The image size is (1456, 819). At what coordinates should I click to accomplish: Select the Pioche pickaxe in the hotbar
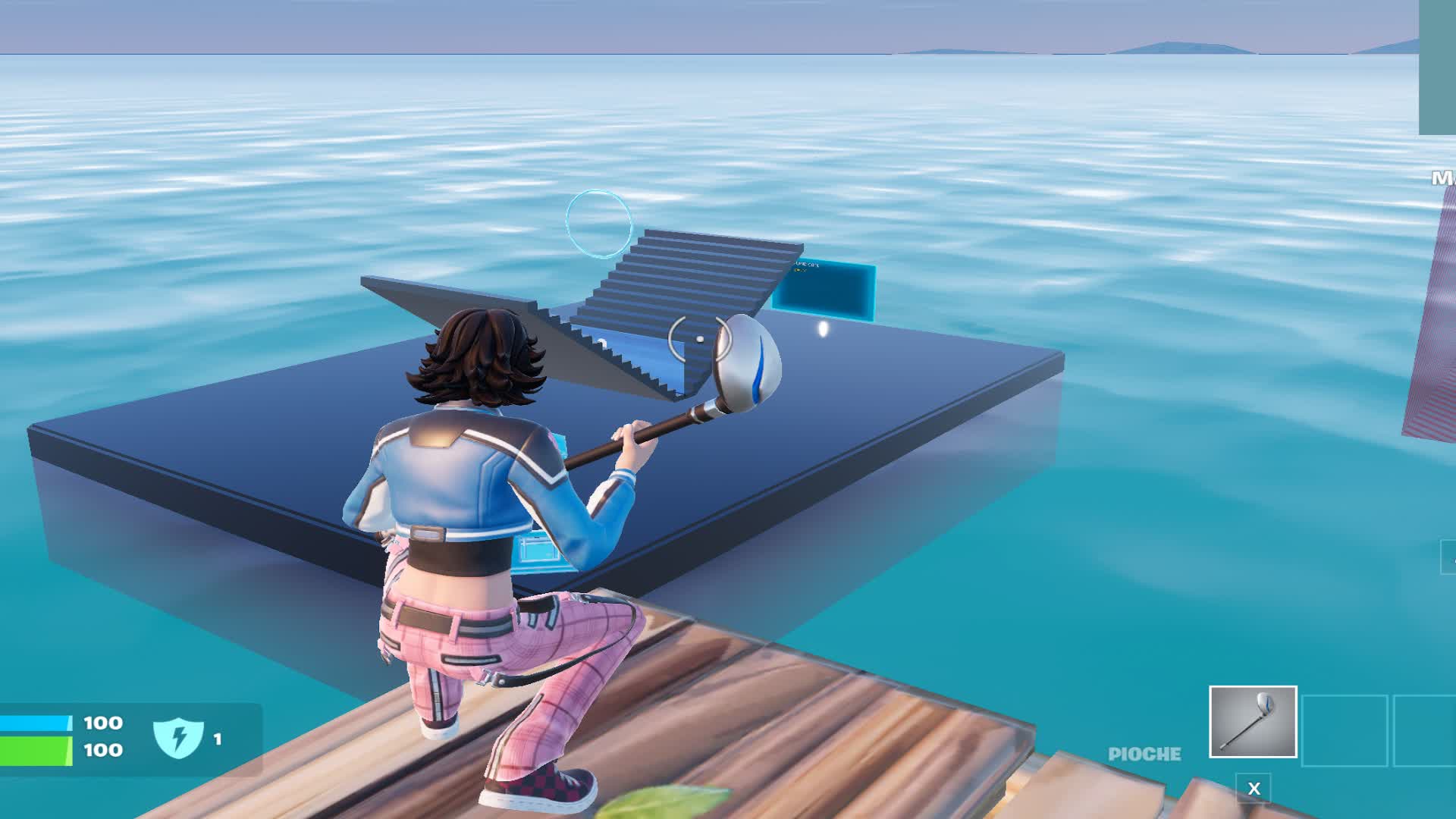pos(1254,721)
